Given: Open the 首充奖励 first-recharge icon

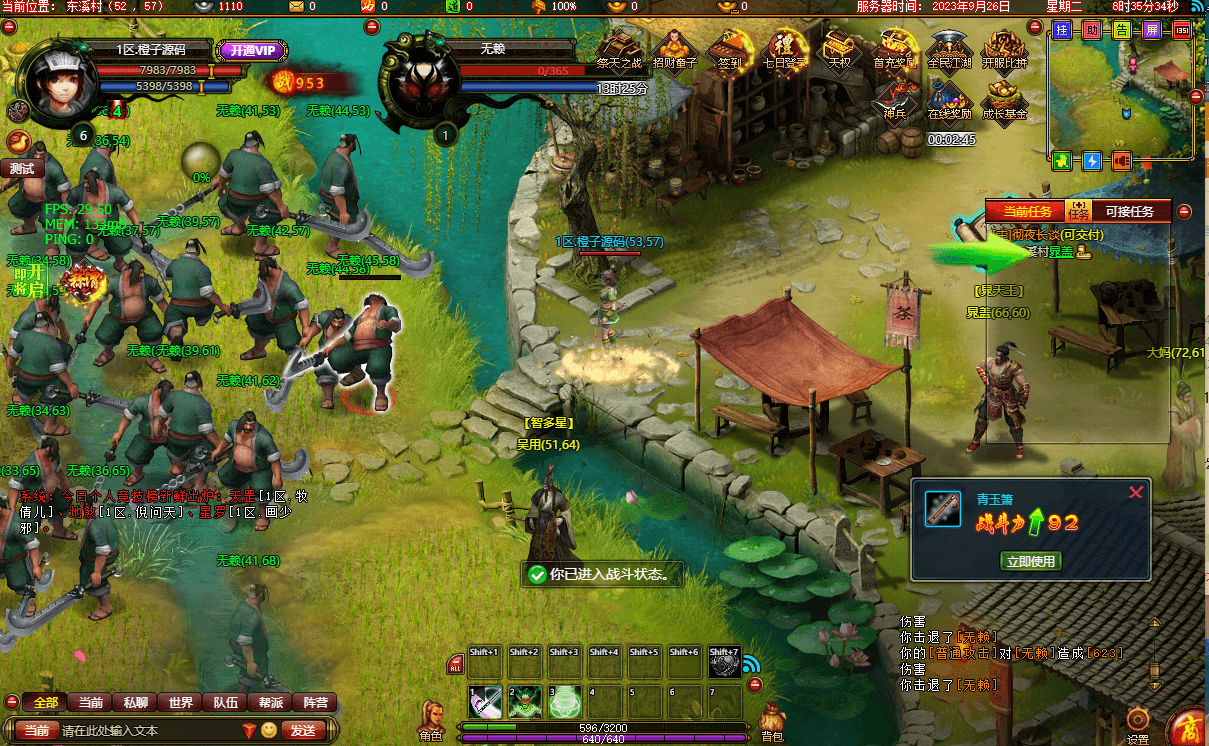Looking at the screenshot, I should click(x=893, y=50).
